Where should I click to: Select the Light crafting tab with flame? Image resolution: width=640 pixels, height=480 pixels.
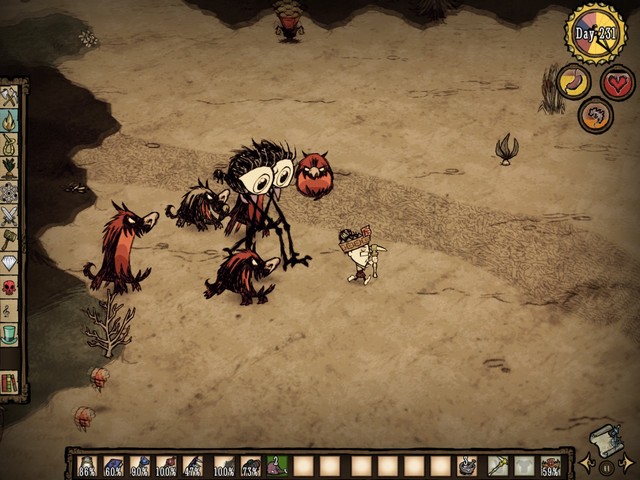(10, 120)
